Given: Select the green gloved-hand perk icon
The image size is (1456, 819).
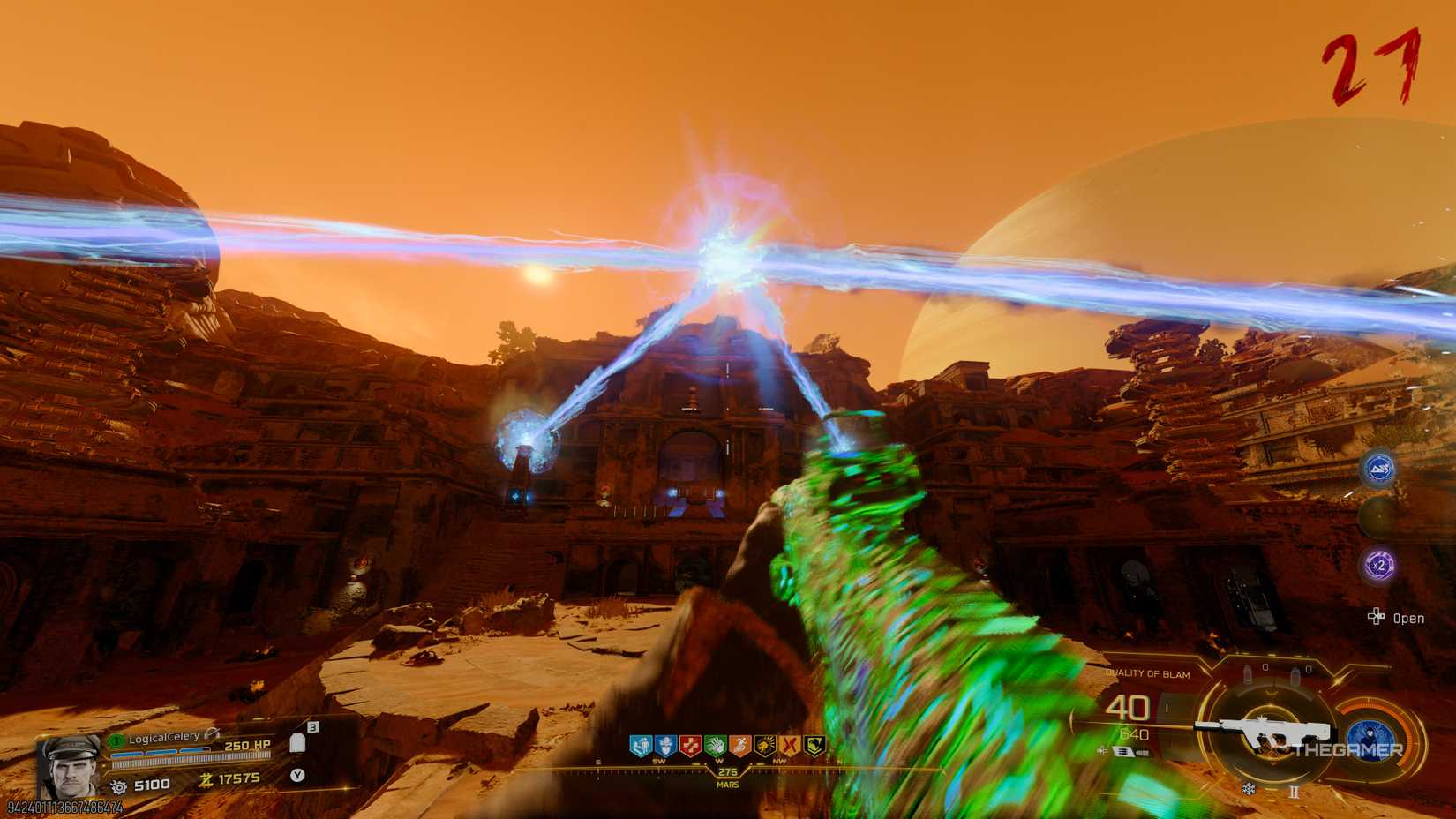Looking at the screenshot, I should (714, 744).
